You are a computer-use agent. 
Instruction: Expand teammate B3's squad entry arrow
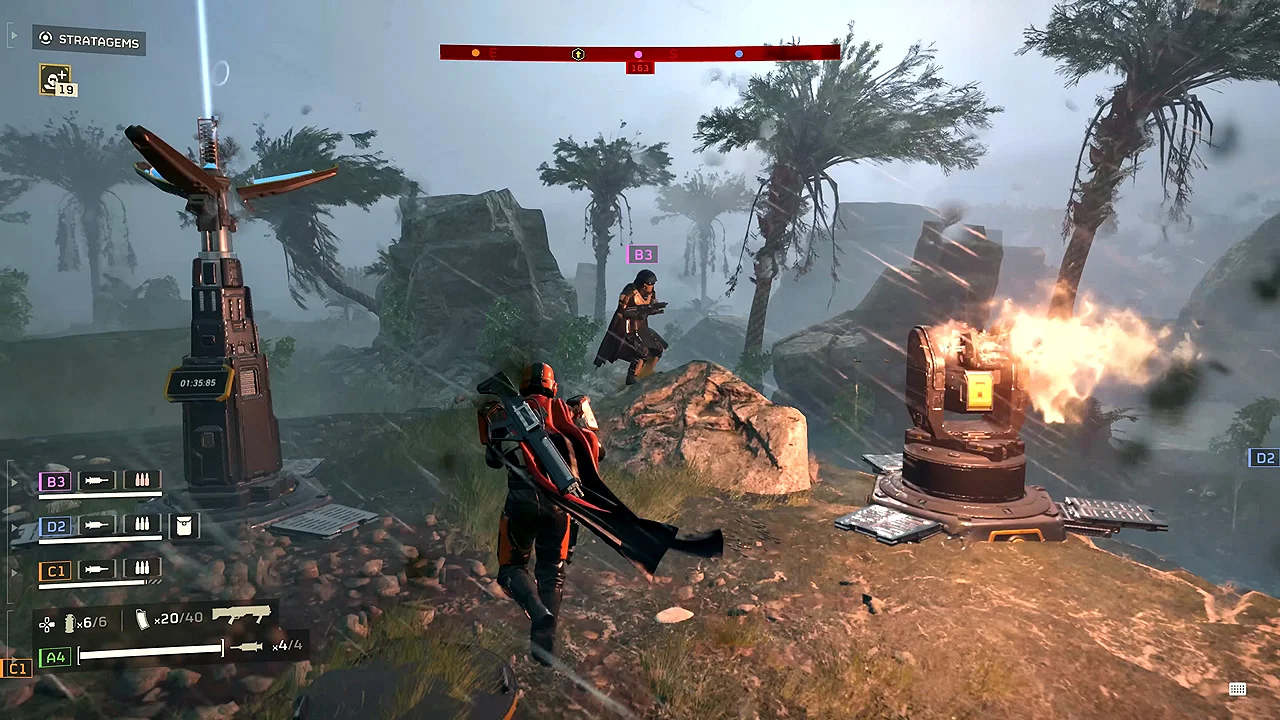coord(13,481)
